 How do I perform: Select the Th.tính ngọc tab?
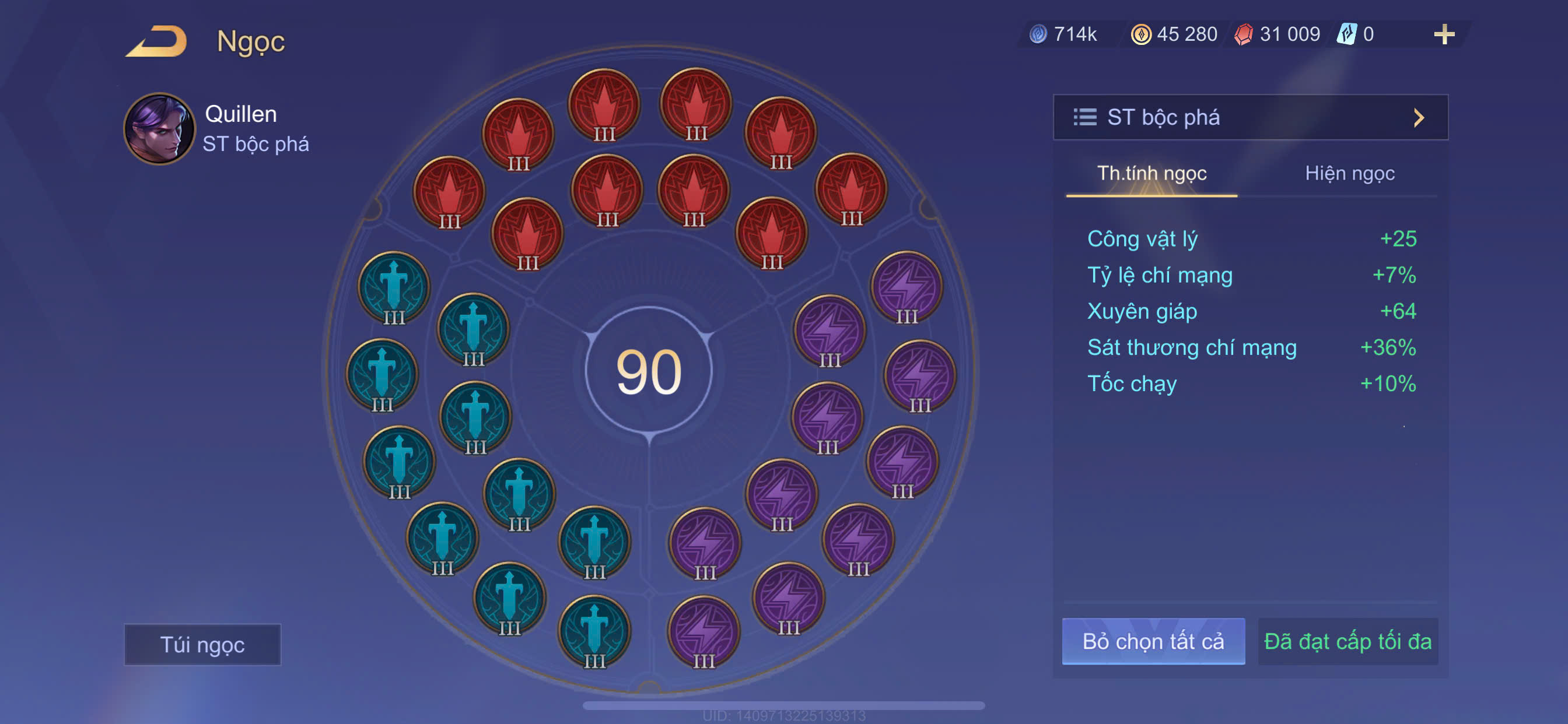tap(1151, 173)
